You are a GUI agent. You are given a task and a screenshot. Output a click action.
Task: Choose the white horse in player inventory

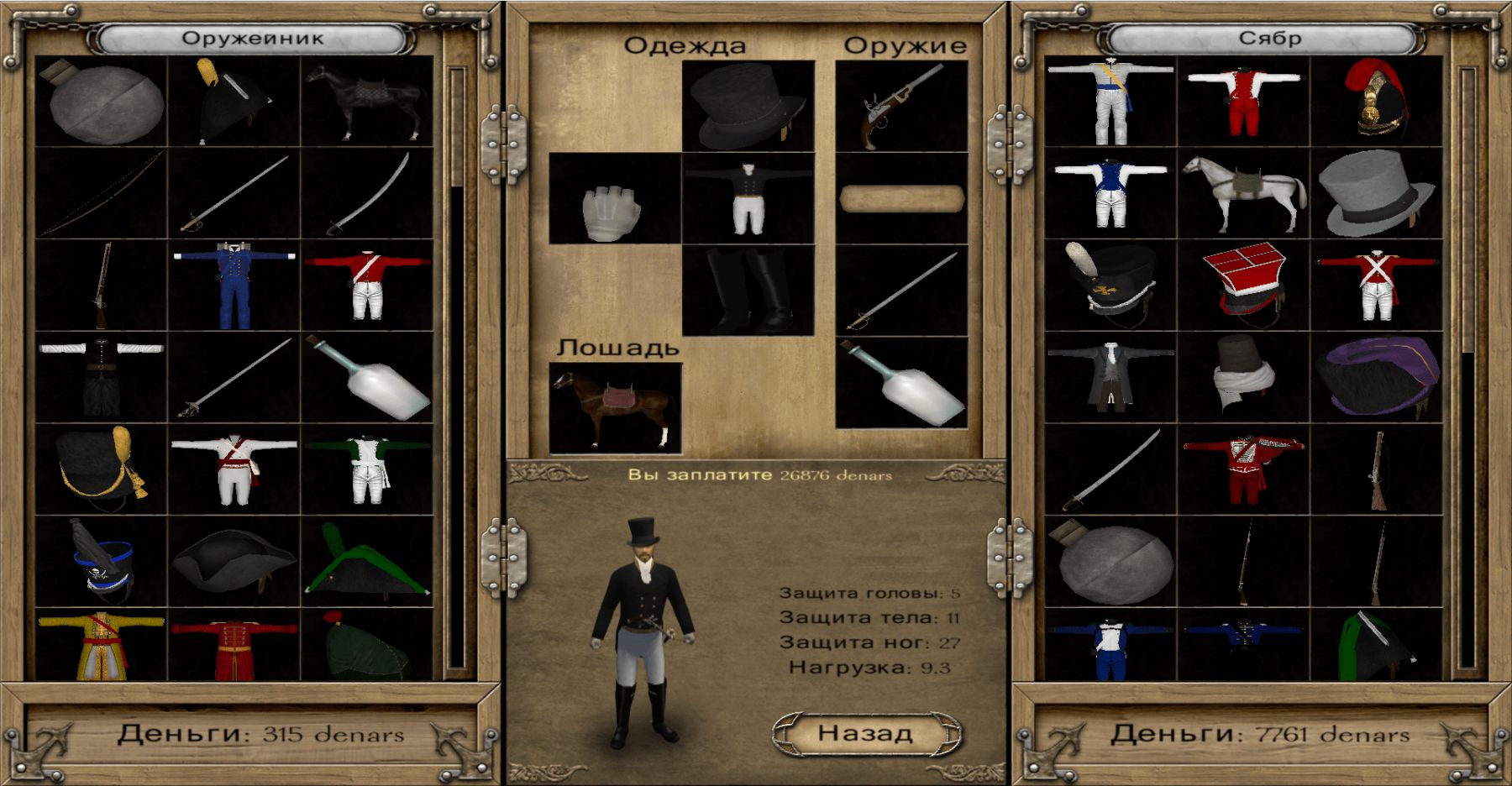pyautogui.click(x=1243, y=195)
